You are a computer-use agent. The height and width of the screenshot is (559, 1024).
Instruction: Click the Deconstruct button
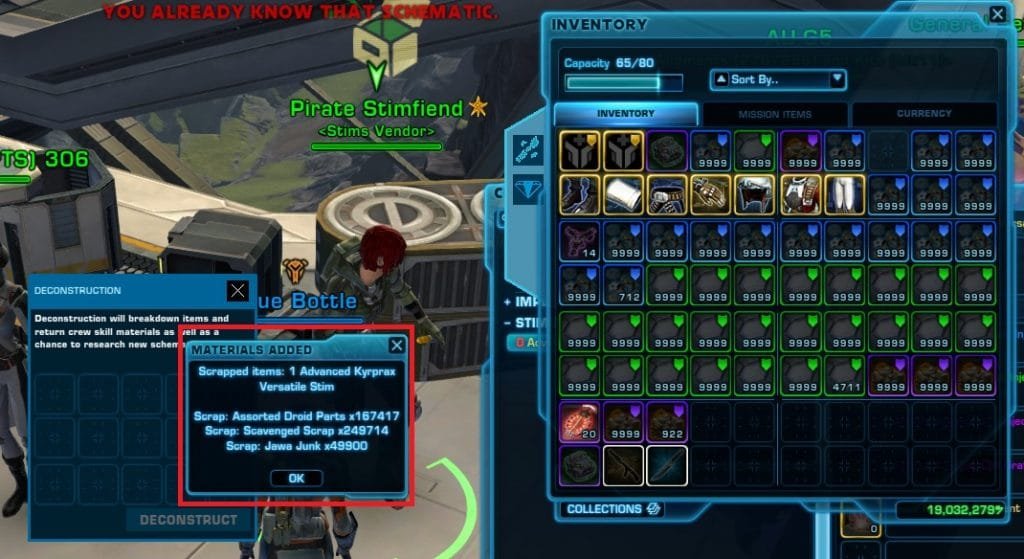pos(188,520)
